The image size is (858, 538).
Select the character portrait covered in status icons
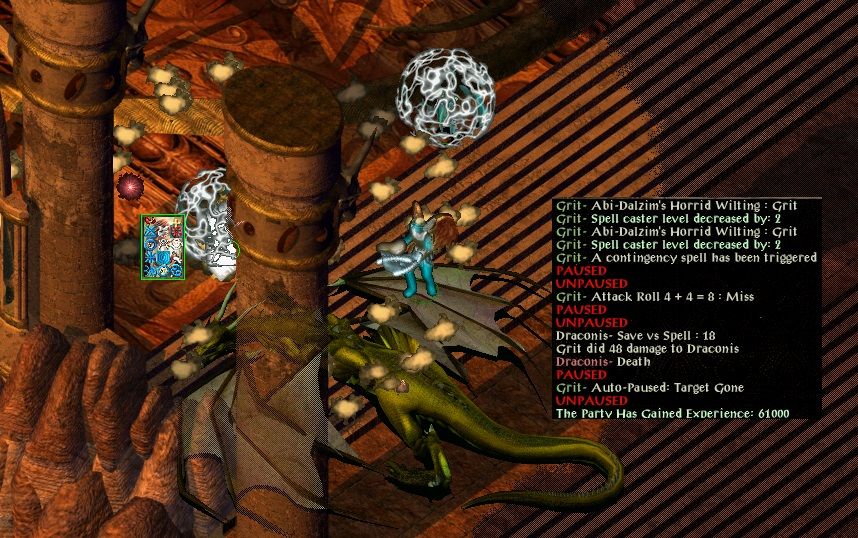[161, 247]
